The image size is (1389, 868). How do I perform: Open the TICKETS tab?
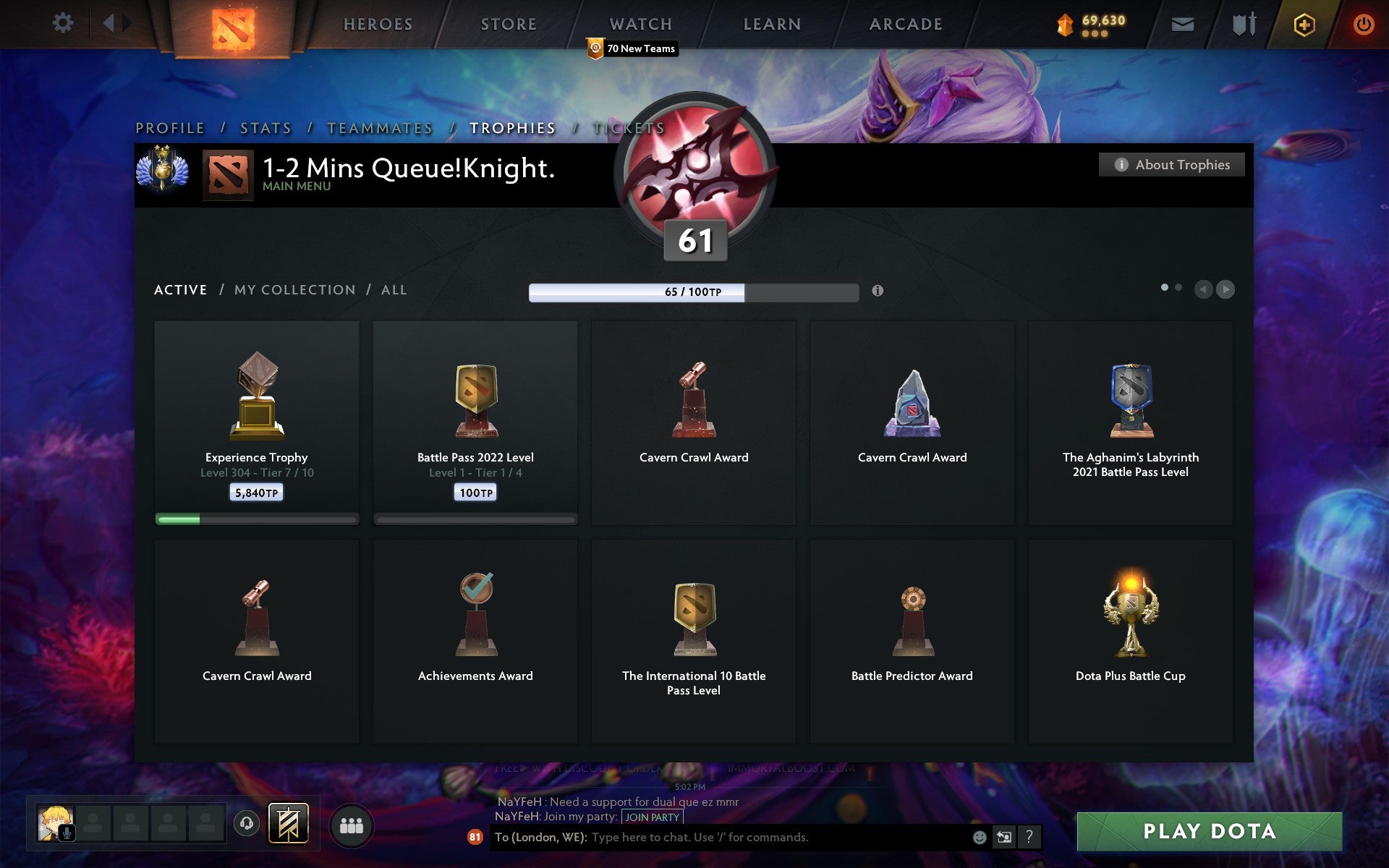[629, 128]
